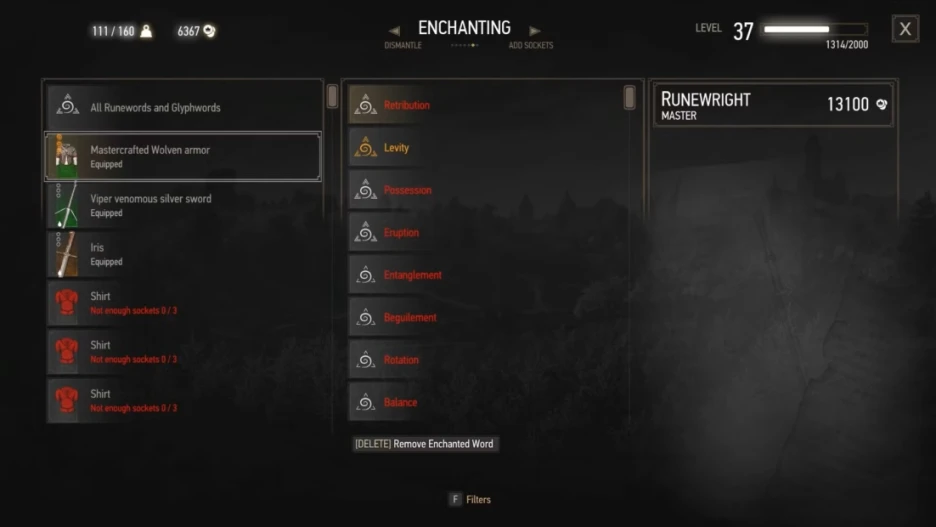The width and height of the screenshot is (936, 527).
Task: Select Viper venomous silver sword
Action: pyautogui.click(x=183, y=205)
